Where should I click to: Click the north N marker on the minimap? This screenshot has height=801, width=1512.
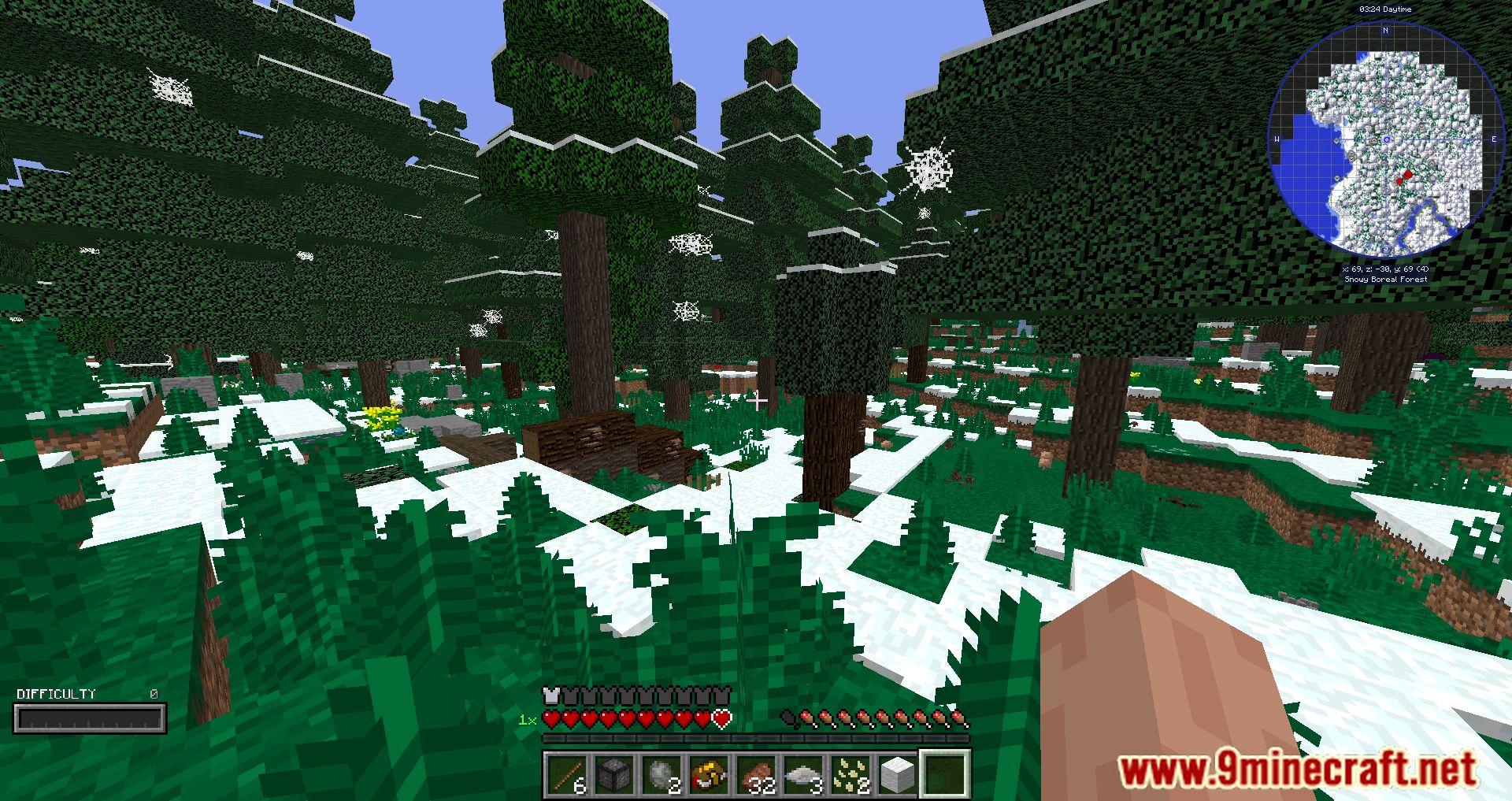click(1385, 29)
